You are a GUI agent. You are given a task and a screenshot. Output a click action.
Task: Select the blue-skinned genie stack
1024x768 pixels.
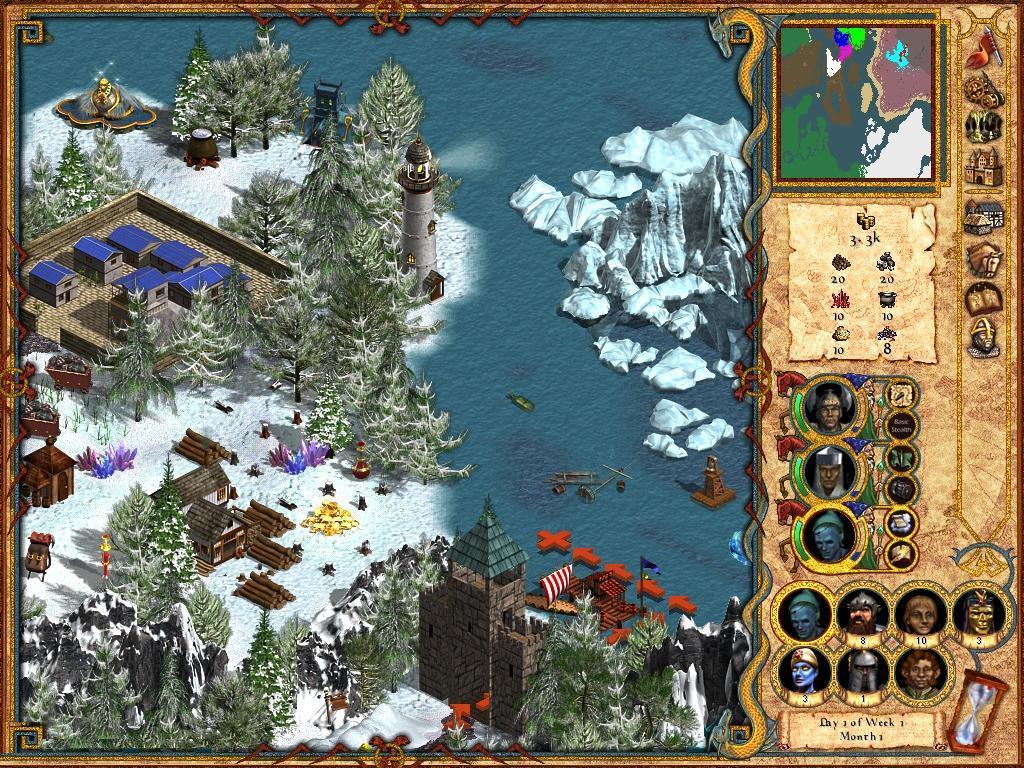click(803, 671)
